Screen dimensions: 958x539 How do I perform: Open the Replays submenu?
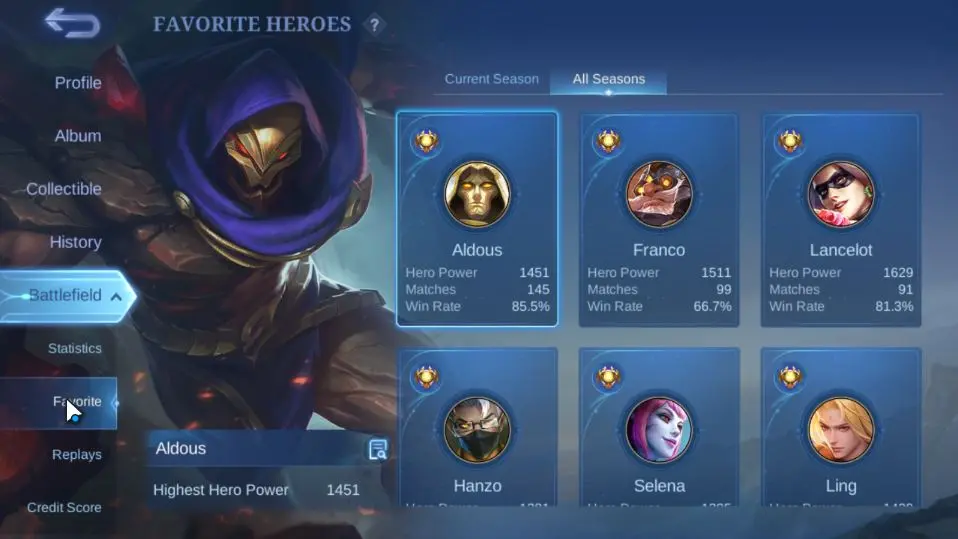(77, 455)
